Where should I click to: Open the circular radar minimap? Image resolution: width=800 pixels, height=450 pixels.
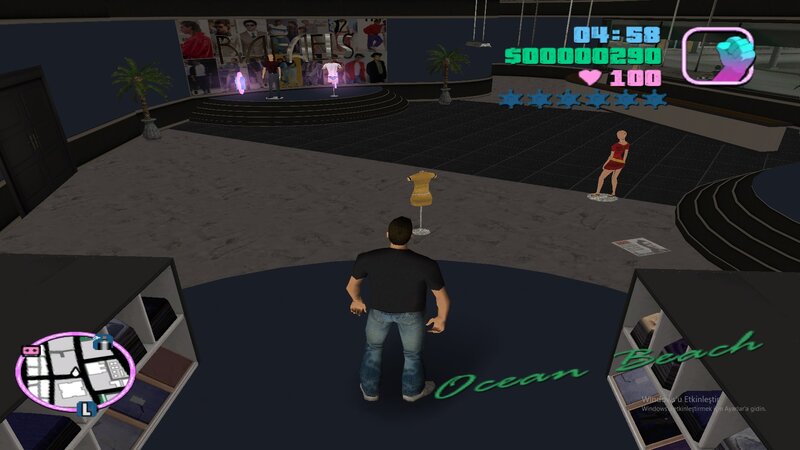click(75, 372)
